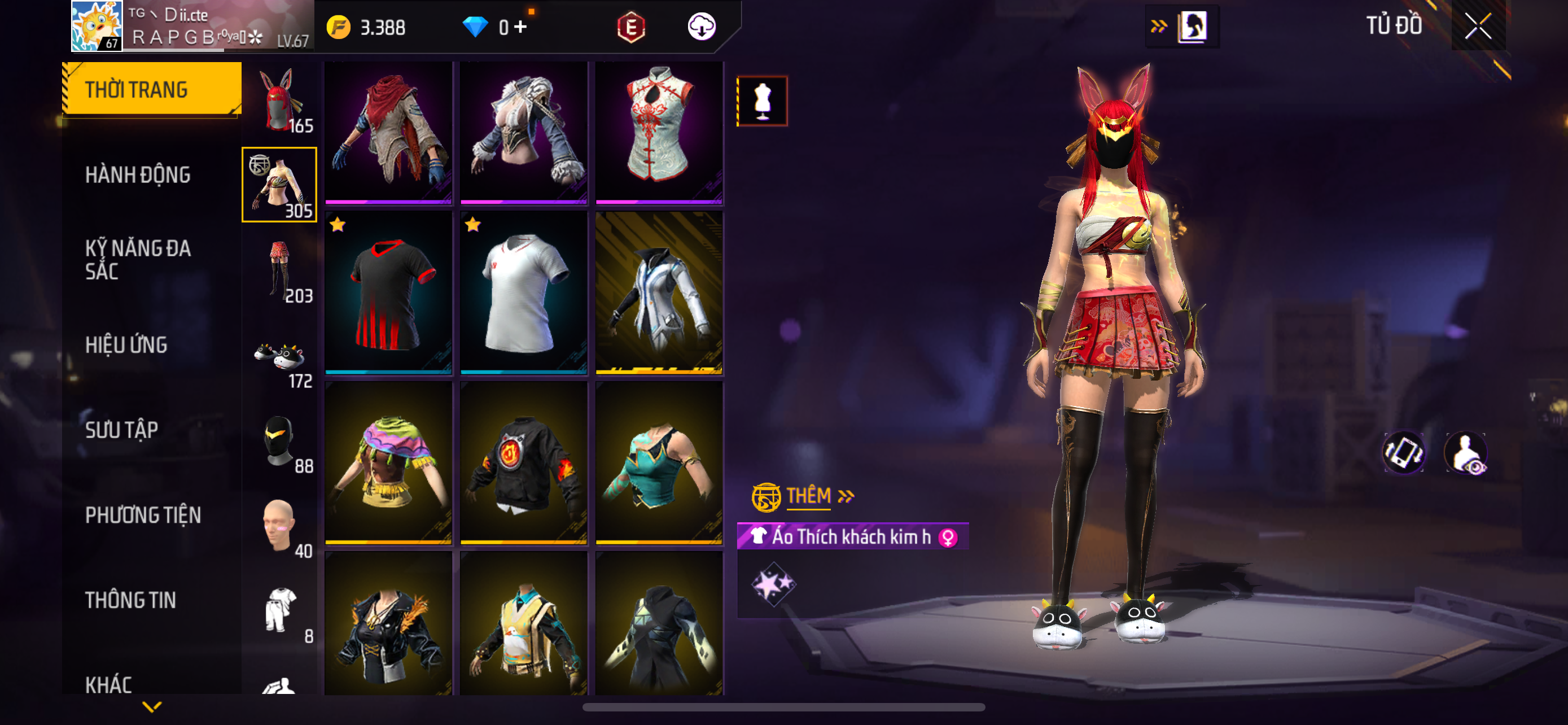This screenshot has width=1568, height=725.
Task: Open the Hành Động tab
Action: 138,174
